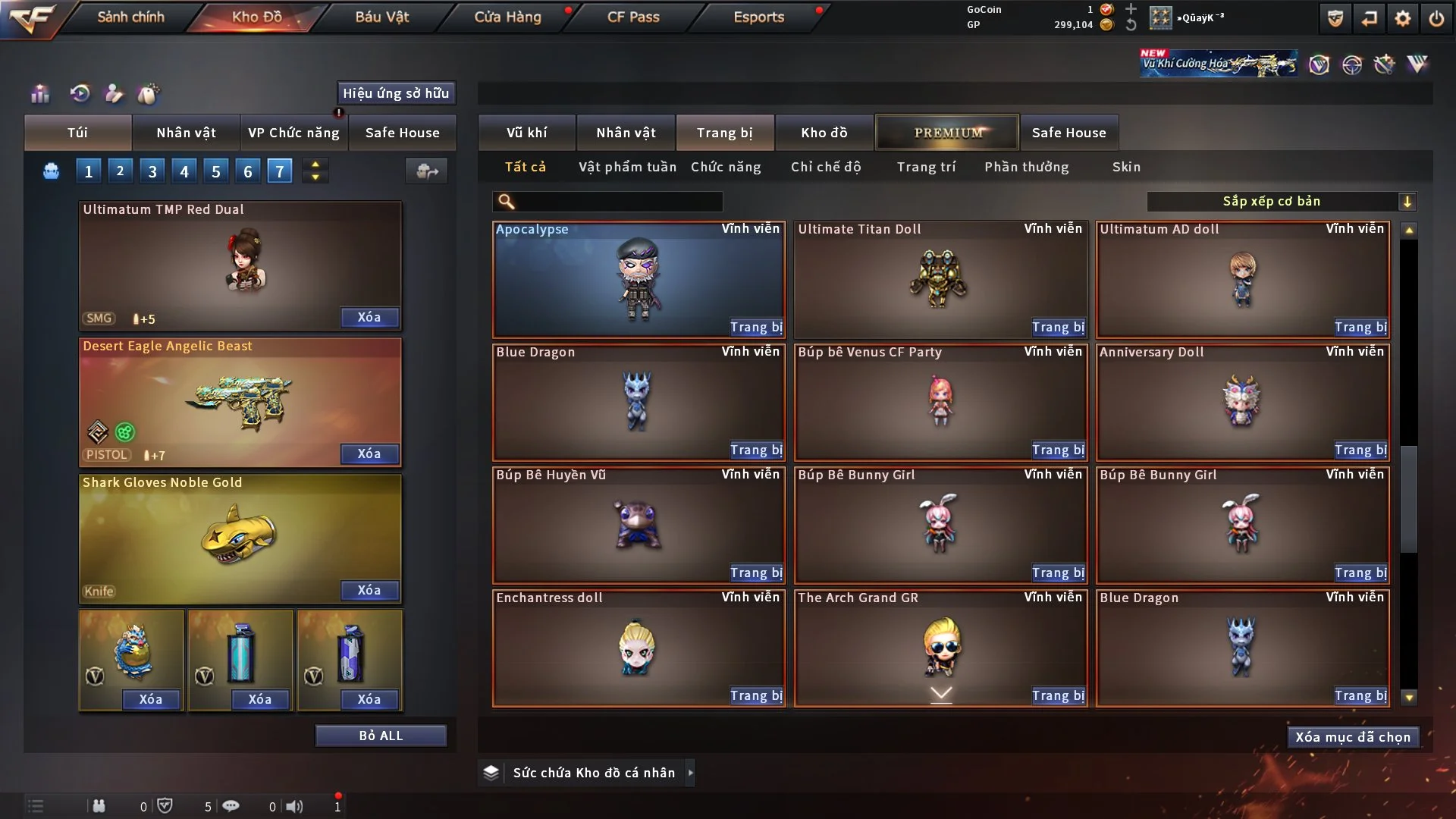Show the Skin filter category
Image resolution: width=1456 pixels, height=819 pixels.
[1126, 167]
